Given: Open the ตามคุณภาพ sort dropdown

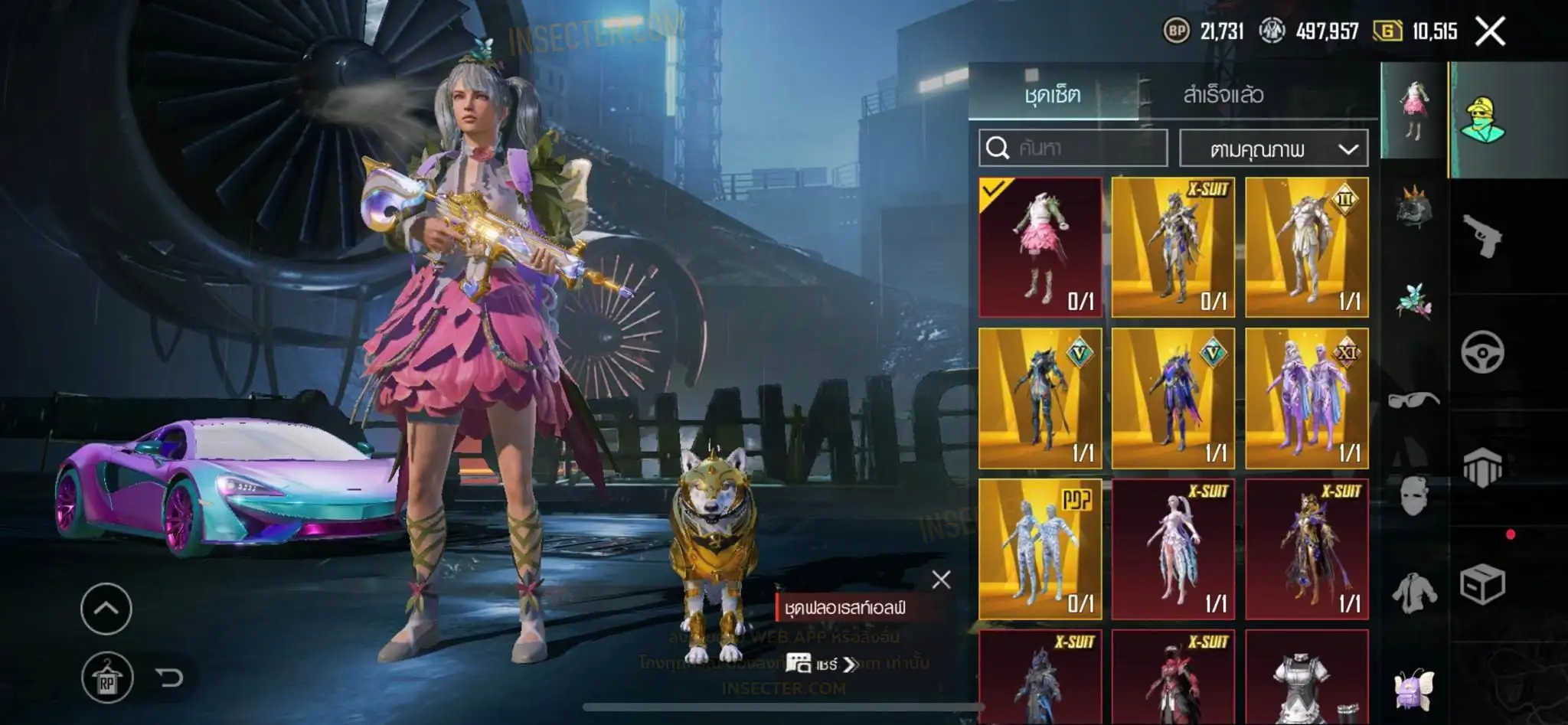Looking at the screenshot, I should [1274, 149].
